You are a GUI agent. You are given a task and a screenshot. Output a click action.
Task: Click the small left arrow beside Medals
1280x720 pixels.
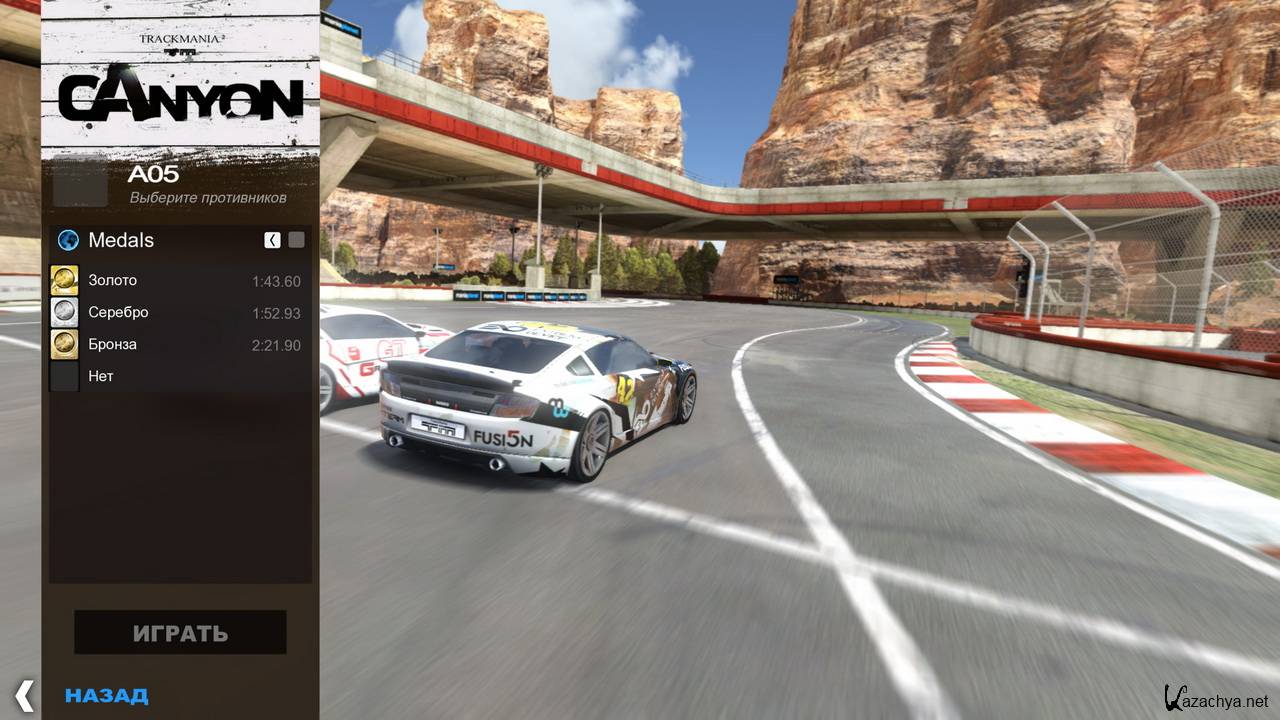[272, 240]
